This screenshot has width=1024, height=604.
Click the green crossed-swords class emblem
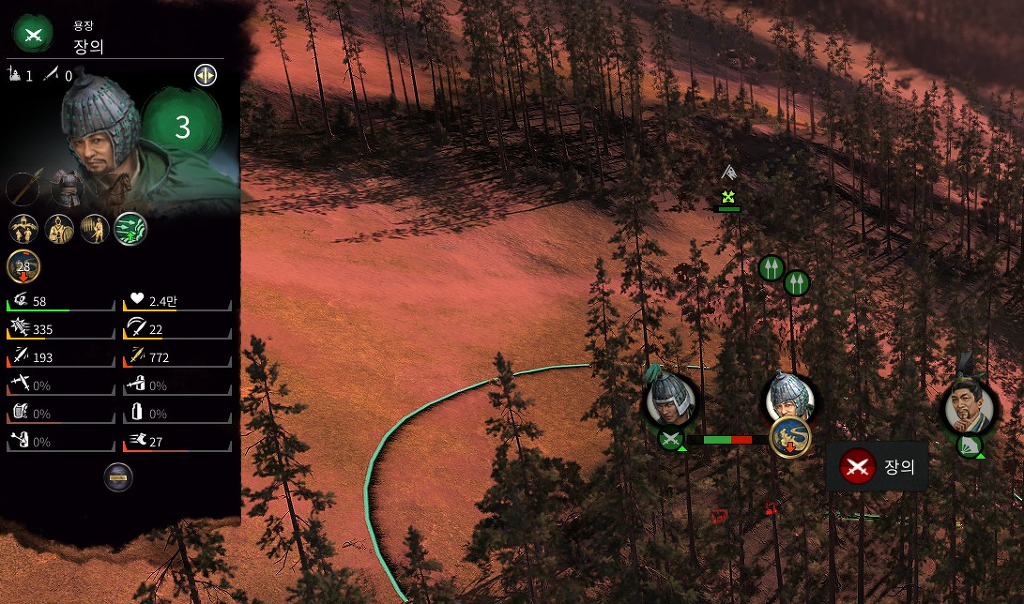pos(32,33)
